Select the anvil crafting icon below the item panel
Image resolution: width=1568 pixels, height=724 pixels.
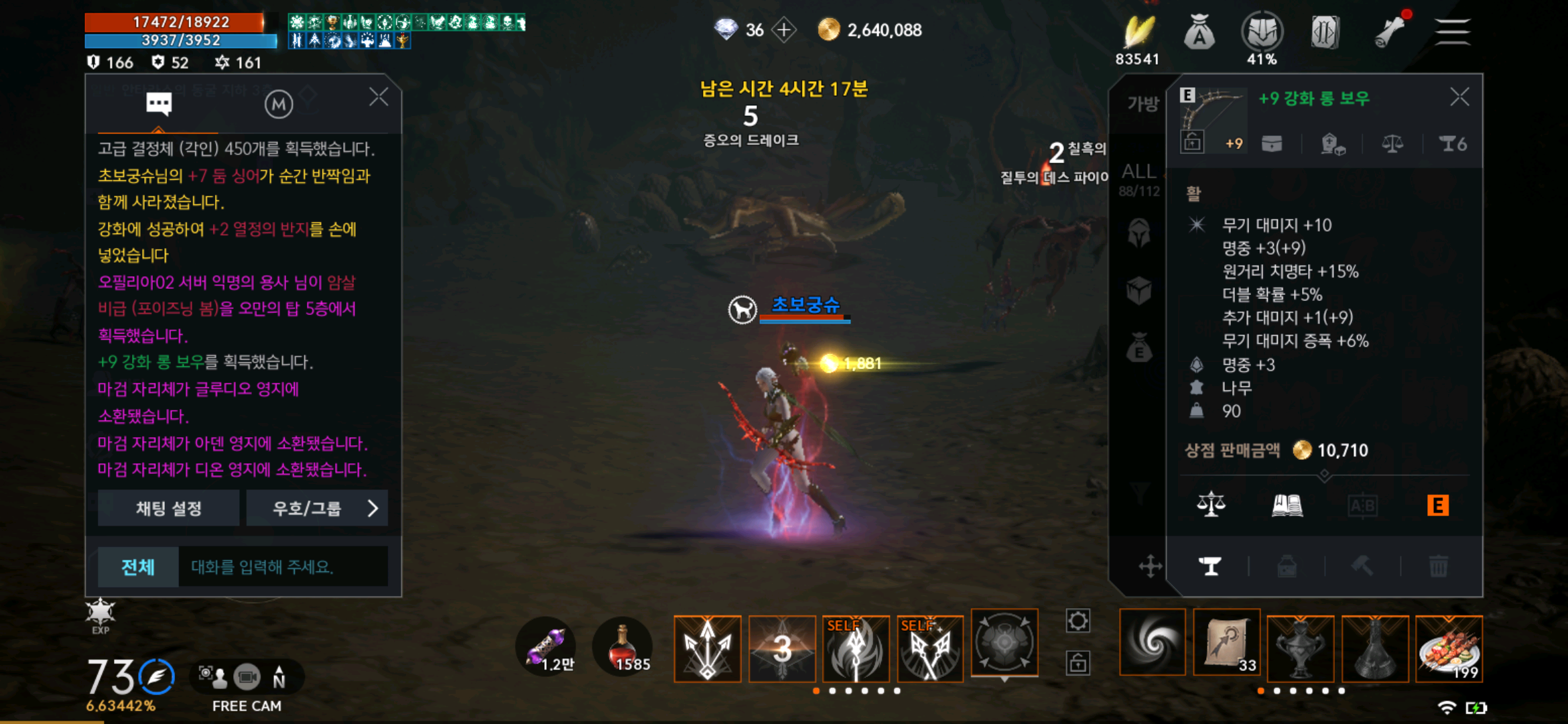click(1210, 565)
